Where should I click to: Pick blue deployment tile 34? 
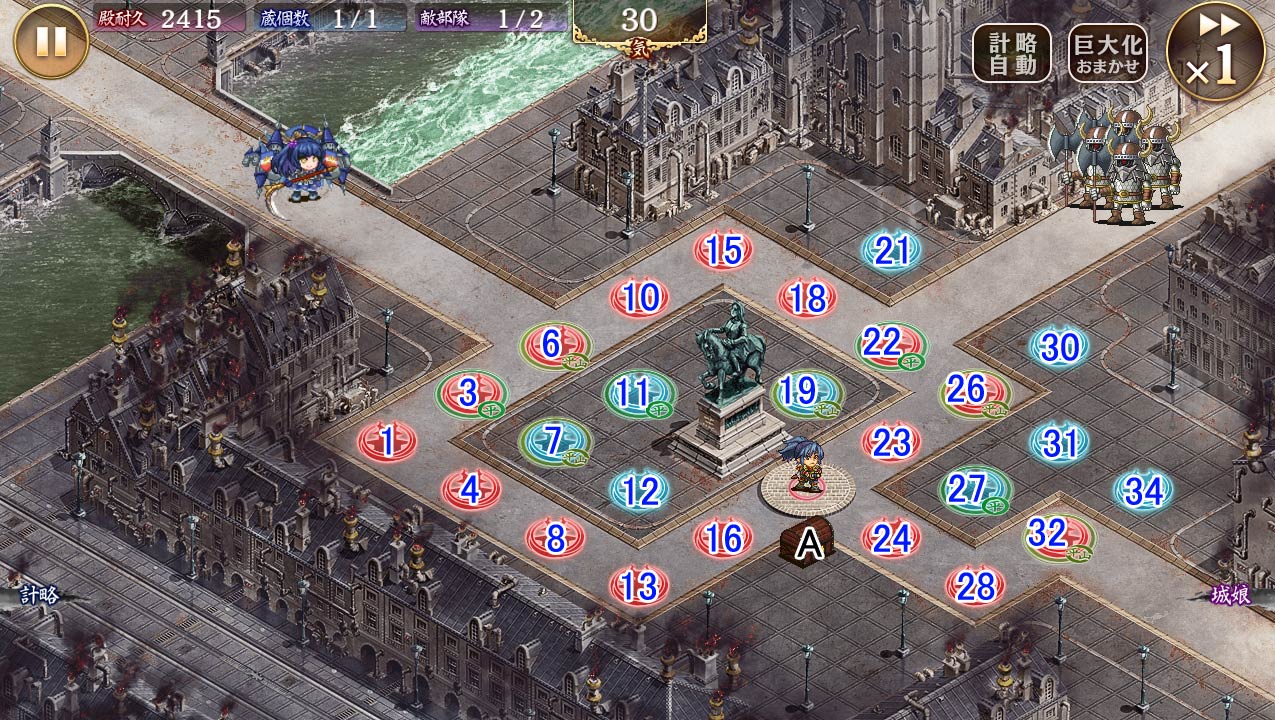1143,490
